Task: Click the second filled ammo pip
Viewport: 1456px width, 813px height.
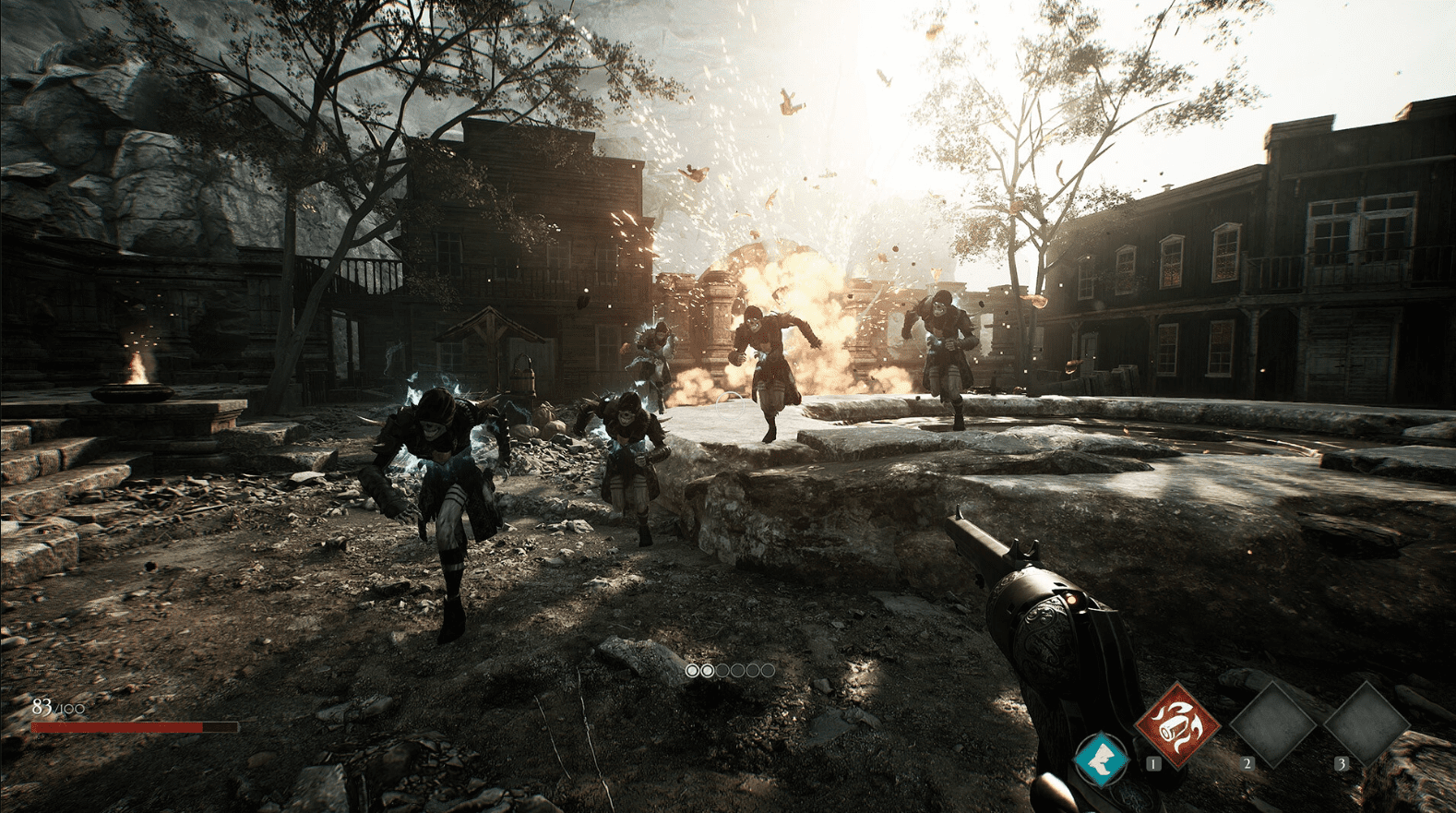Action: pos(706,671)
